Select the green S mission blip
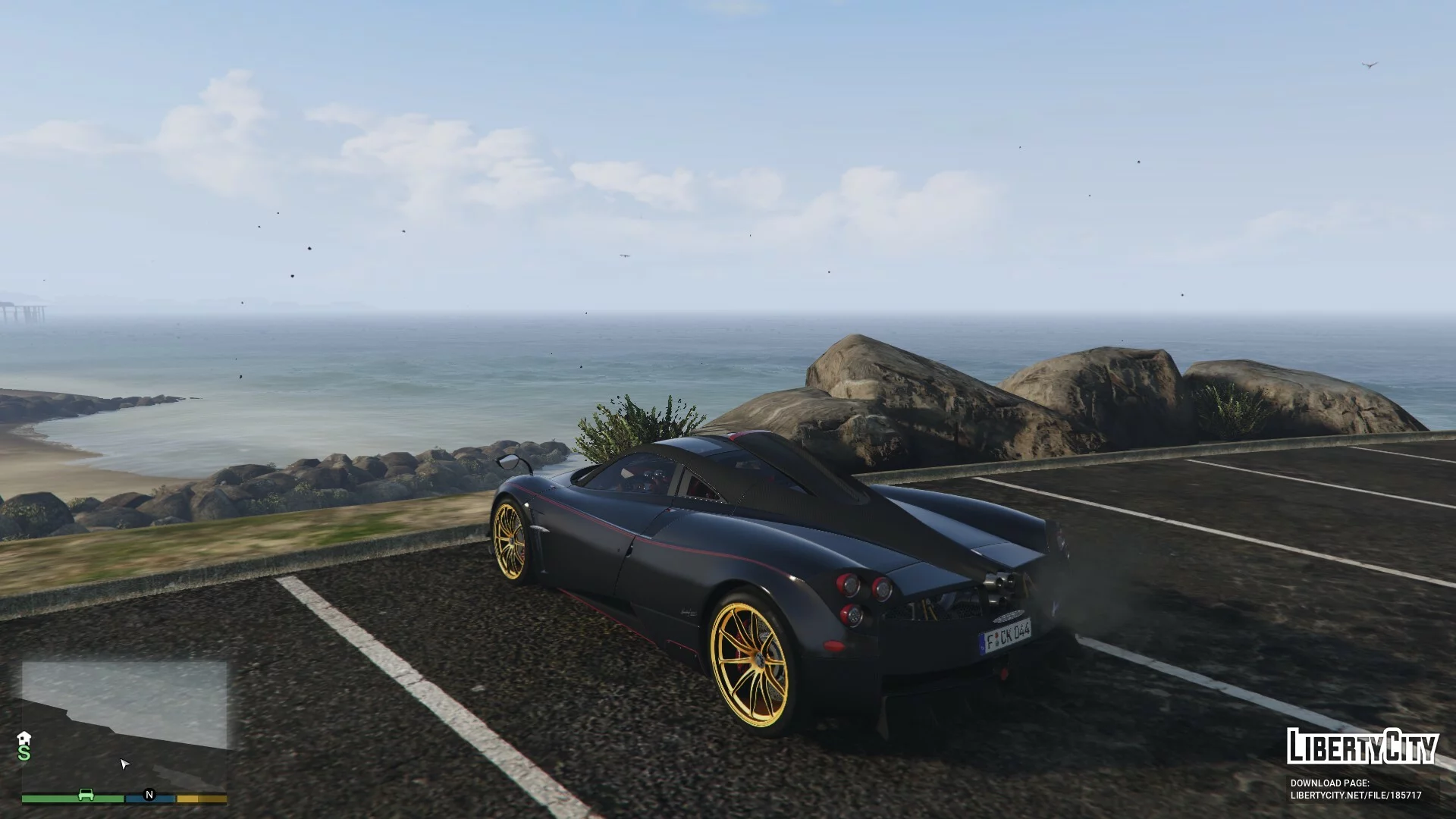The width and height of the screenshot is (1456, 819). pyautogui.click(x=24, y=753)
